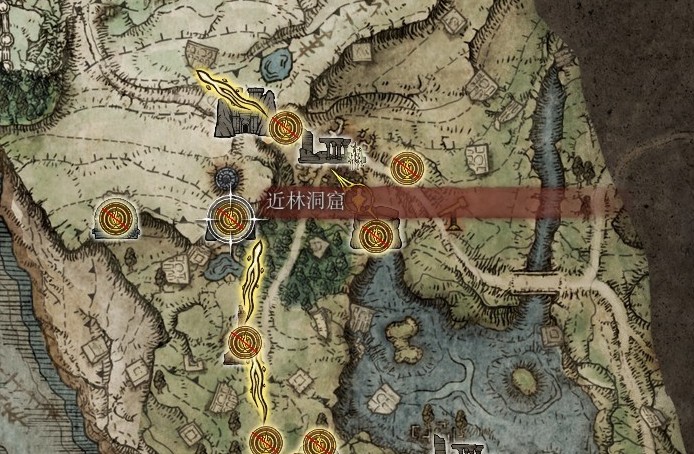Click the castle gate landmark icon
This screenshot has width=694, height=454.
(243, 115)
